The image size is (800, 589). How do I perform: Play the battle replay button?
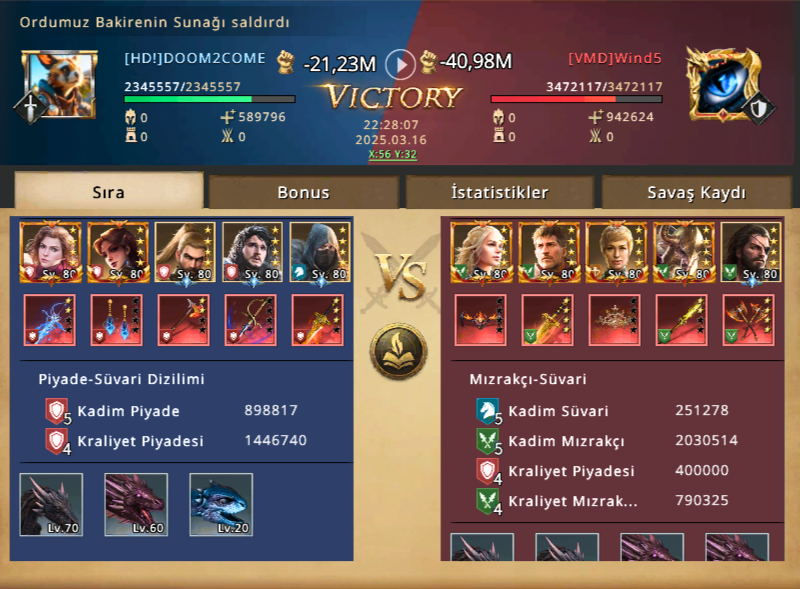tap(400, 64)
